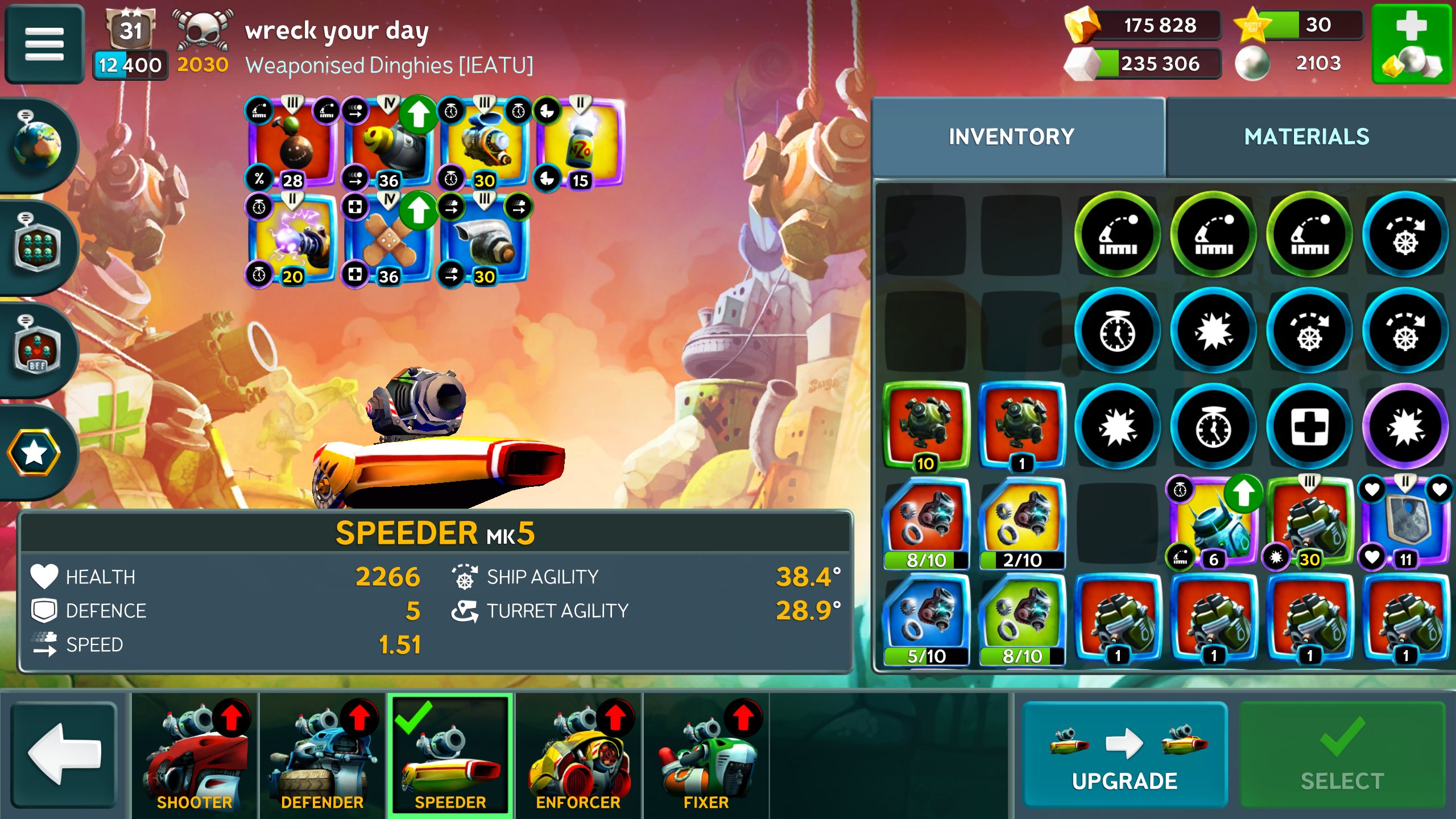Viewport: 1456px width, 819px height.
Task: Open the hexagonal star badge icon
Action: [x=34, y=452]
